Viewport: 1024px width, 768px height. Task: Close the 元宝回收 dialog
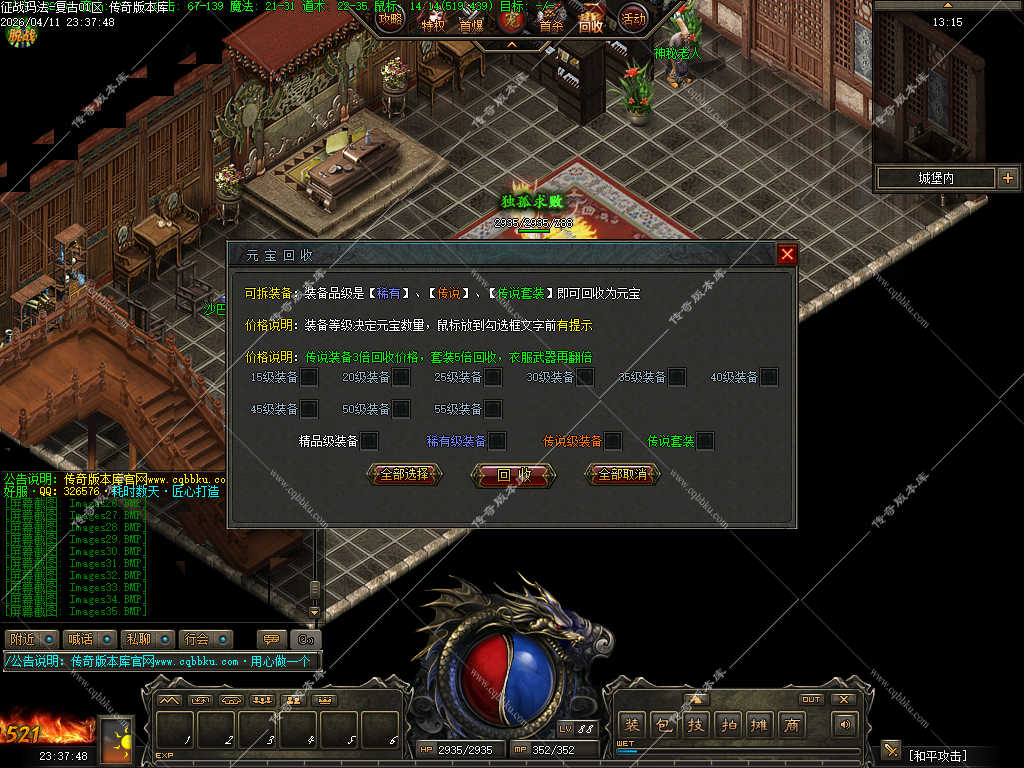click(x=787, y=254)
